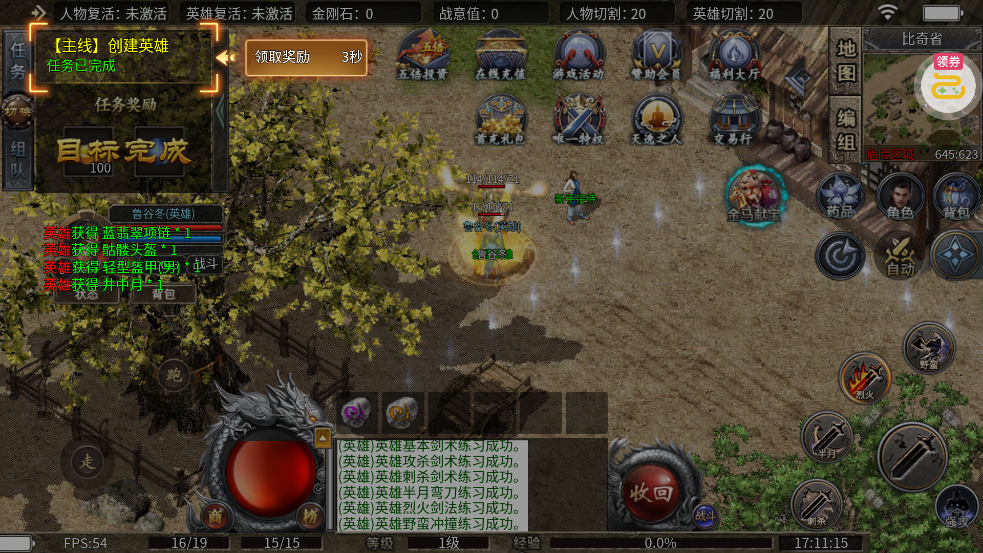The width and height of the screenshot is (983, 553).
Task: Claim the quest reward (领取奖励)
Action: pos(305,58)
